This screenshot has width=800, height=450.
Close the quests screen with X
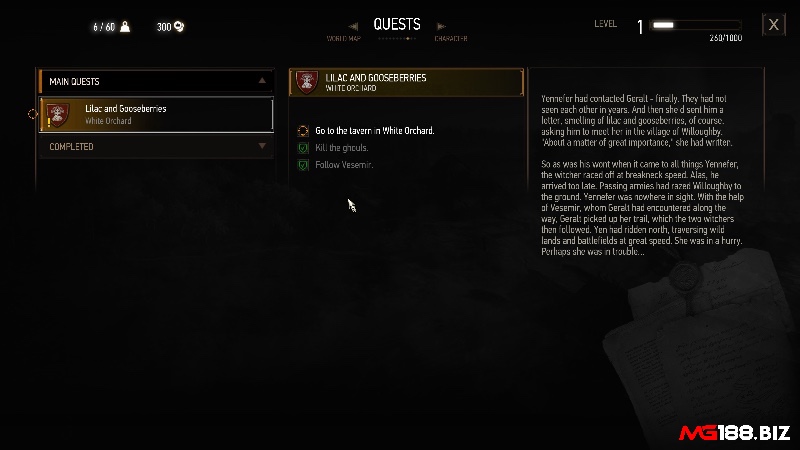[x=772, y=25]
